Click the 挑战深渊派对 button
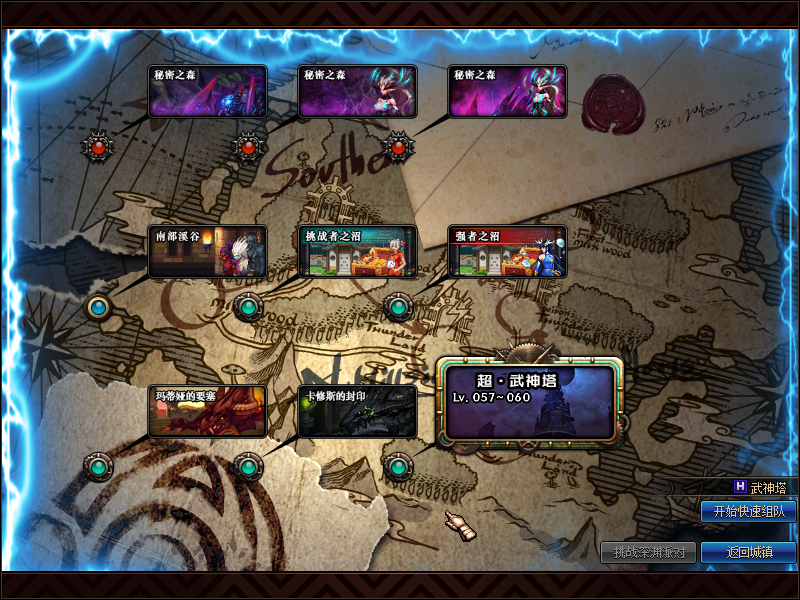 pyautogui.click(x=648, y=552)
